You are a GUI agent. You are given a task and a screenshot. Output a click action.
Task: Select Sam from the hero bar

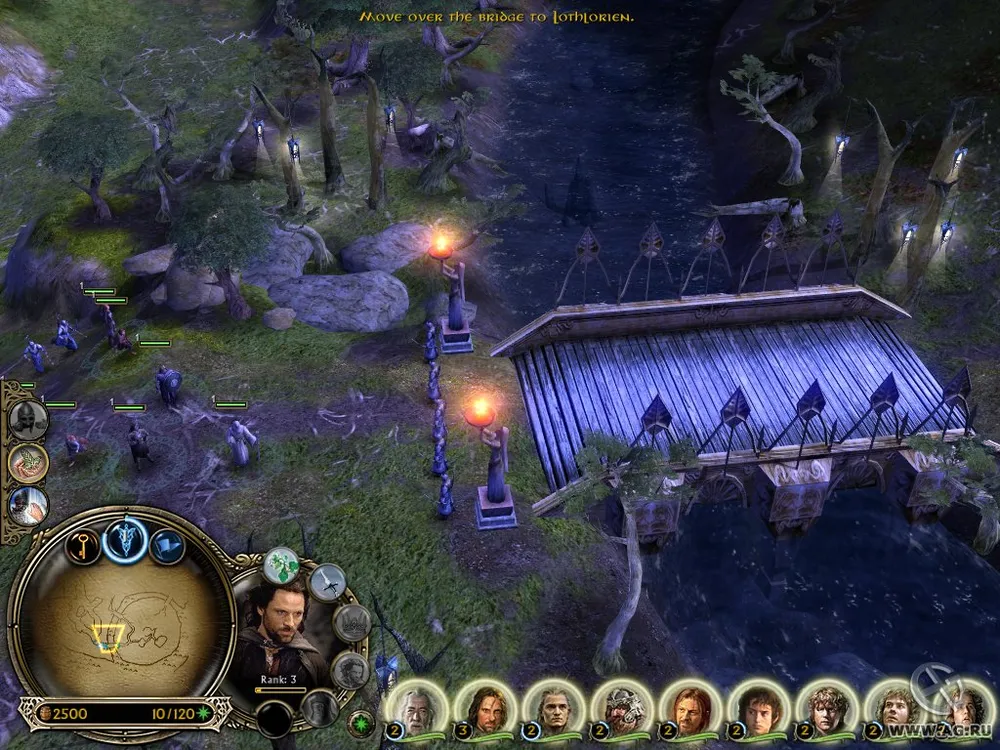[826, 707]
